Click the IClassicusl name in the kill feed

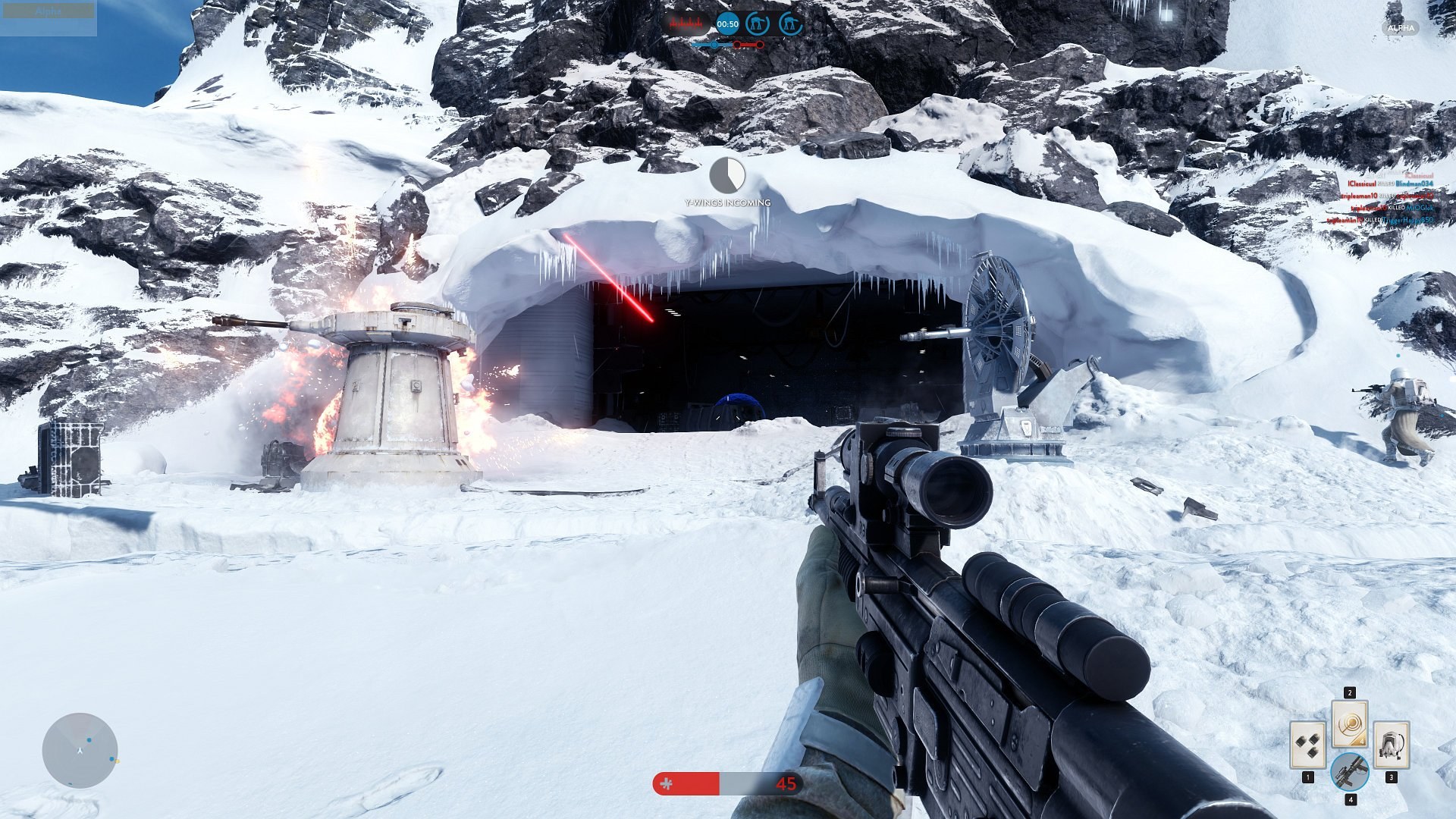click(x=1361, y=184)
